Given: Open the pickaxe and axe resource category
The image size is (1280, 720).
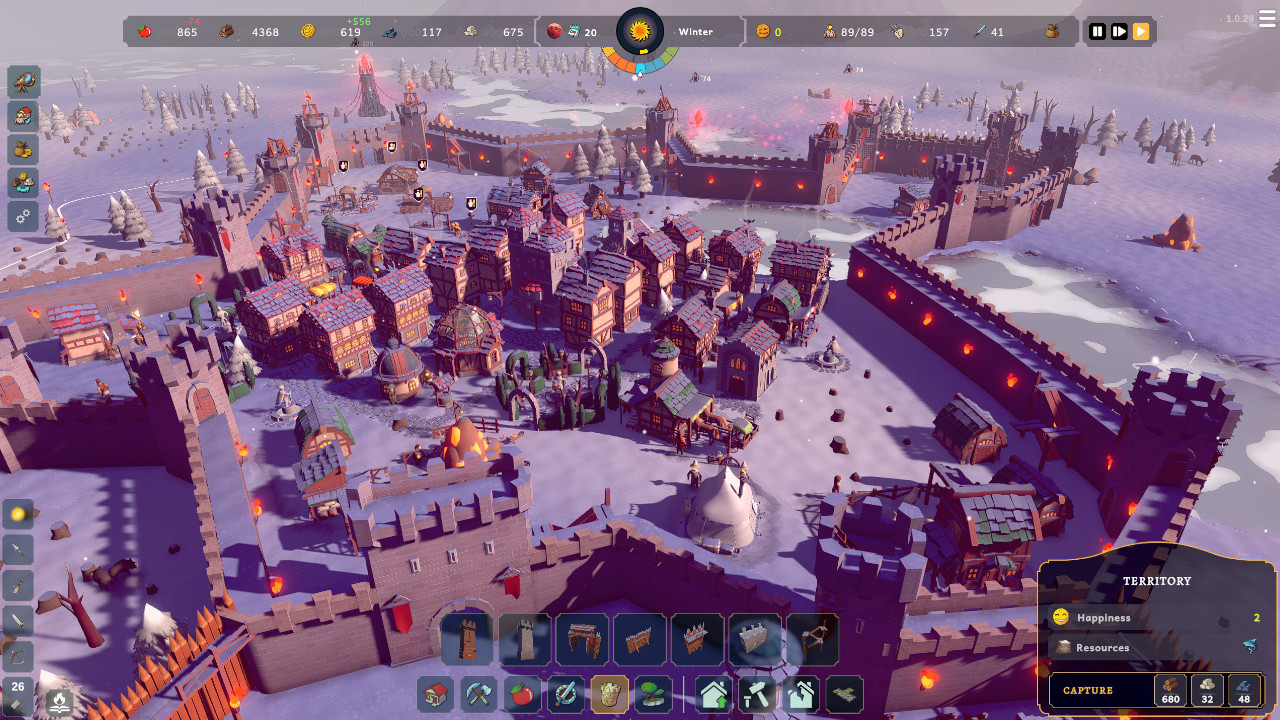Looking at the screenshot, I should 479,695.
